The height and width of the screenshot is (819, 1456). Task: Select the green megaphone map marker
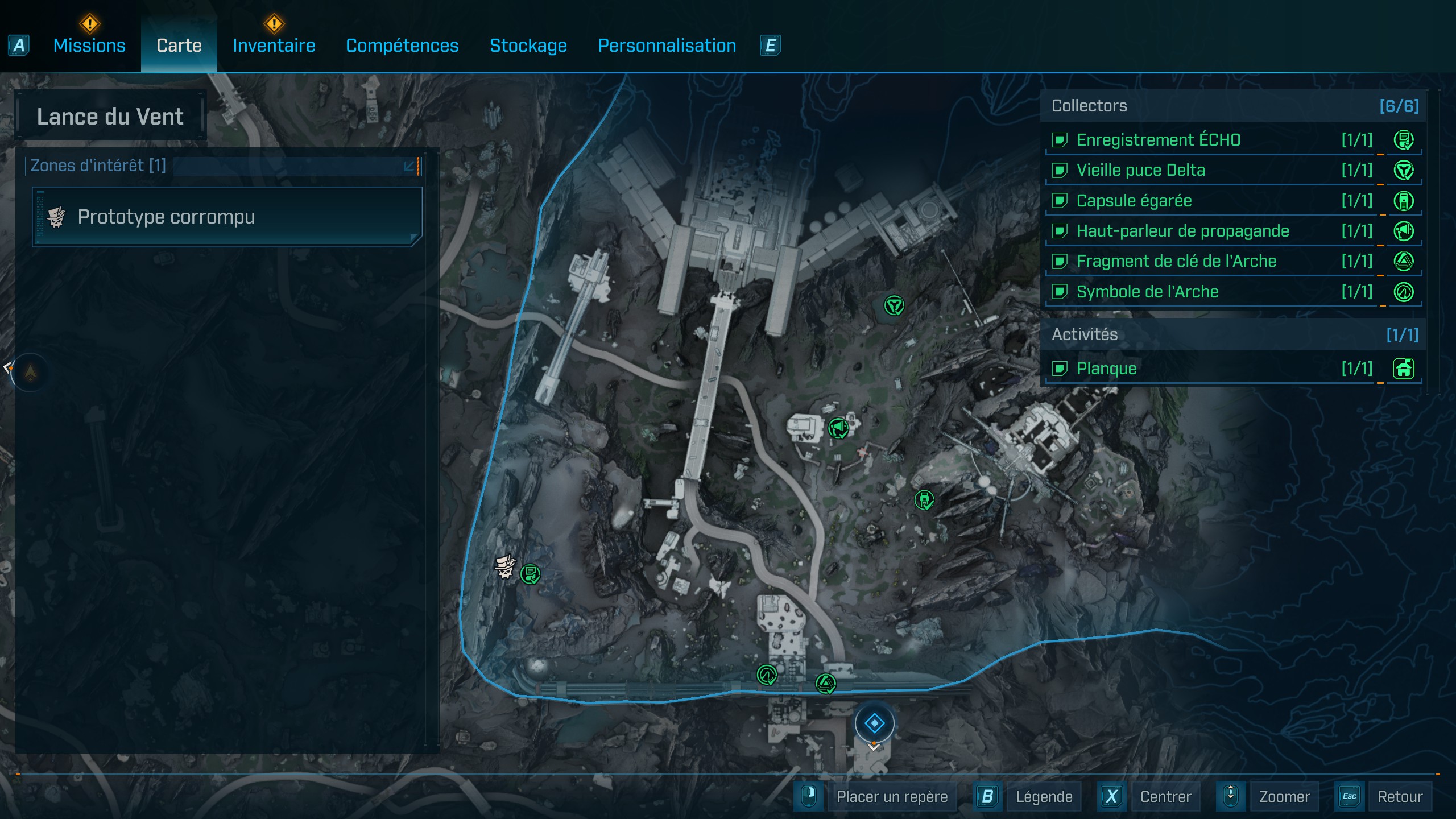click(x=838, y=428)
